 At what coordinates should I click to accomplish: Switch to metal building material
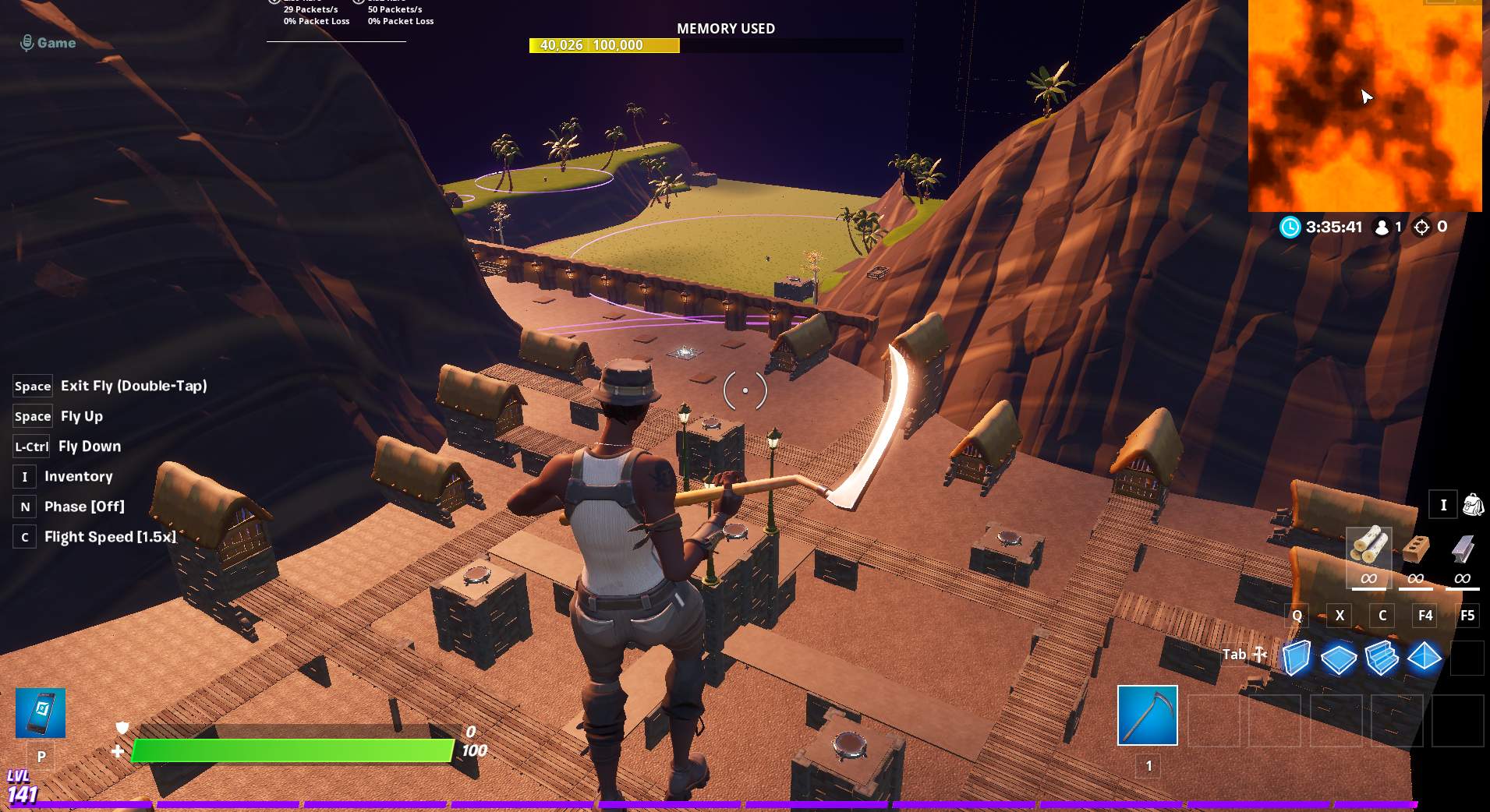(x=1462, y=549)
